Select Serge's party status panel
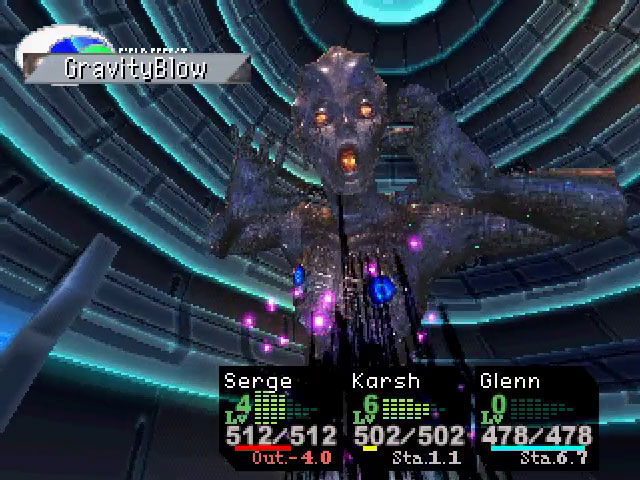This screenshot has width=640, height=480. [279, 420]
